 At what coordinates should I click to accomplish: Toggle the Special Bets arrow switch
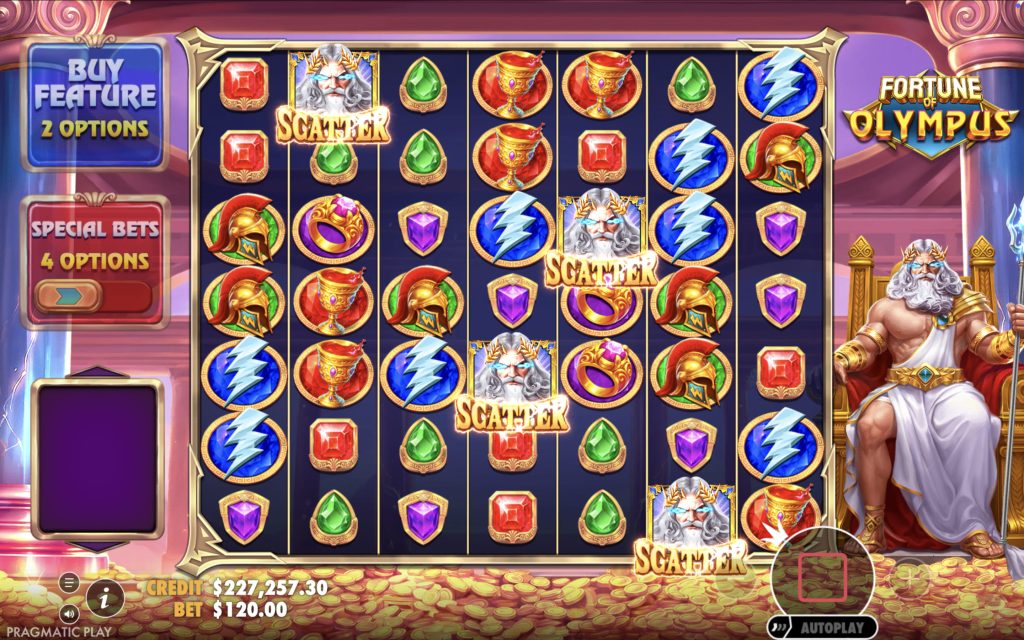tap(68, 296)
